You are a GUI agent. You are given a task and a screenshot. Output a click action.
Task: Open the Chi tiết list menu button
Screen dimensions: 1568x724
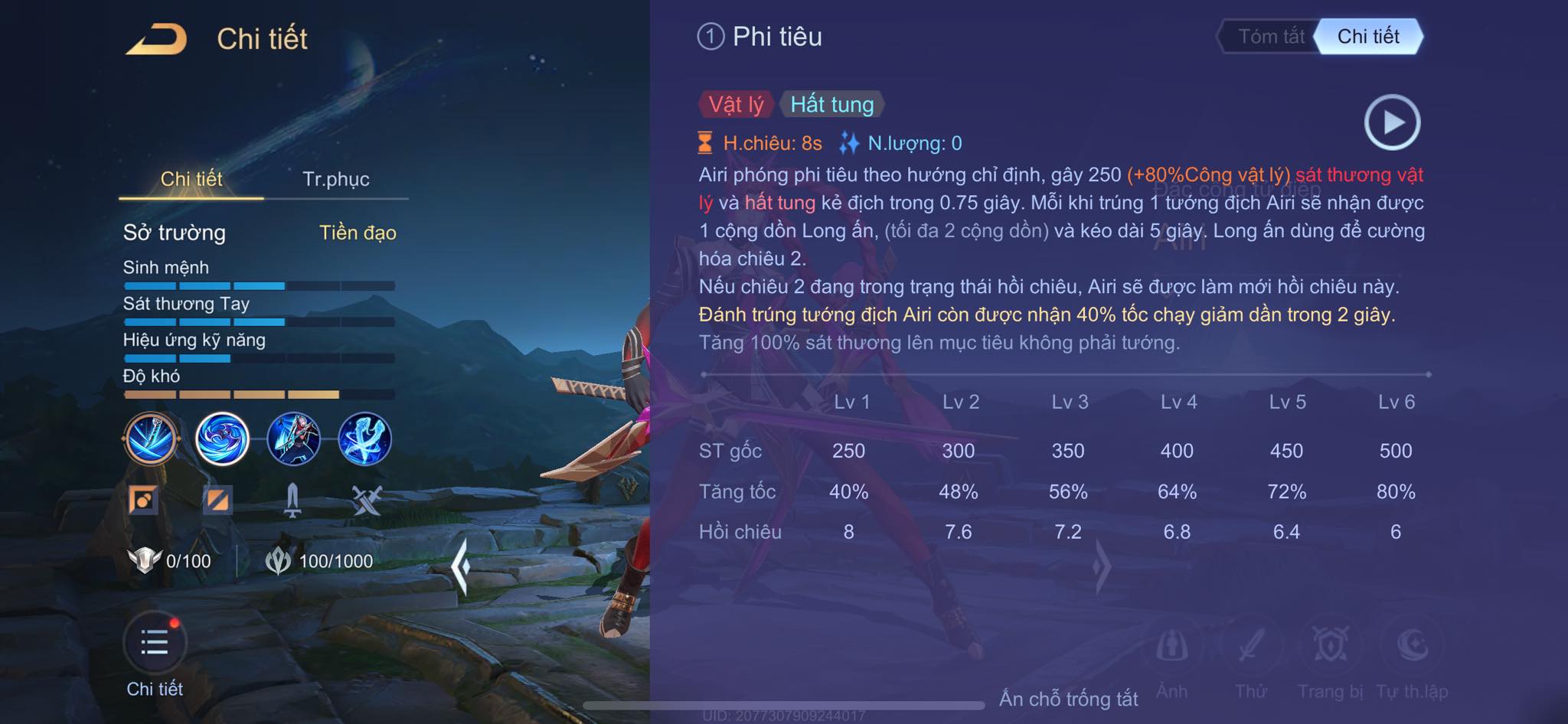click(x=155, y=643)
